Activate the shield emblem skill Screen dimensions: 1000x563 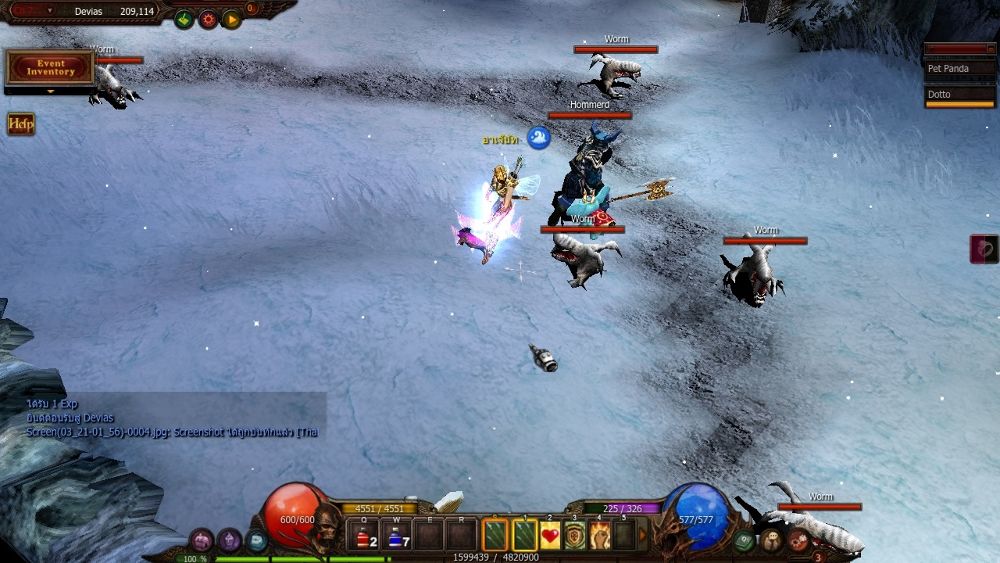575,535
